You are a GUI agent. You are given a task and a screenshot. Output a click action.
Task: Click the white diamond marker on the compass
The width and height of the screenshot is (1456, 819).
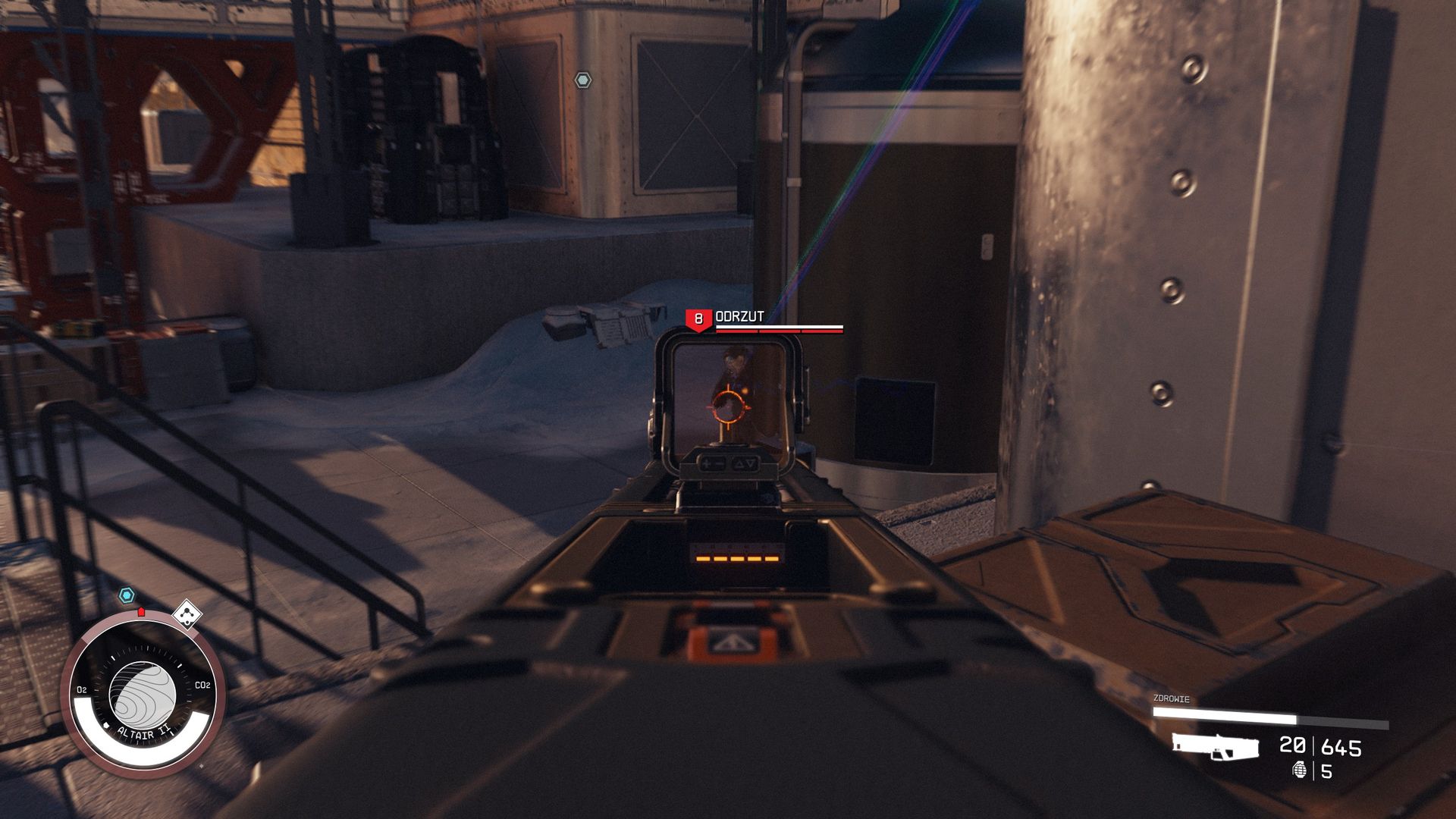[187, 613]
